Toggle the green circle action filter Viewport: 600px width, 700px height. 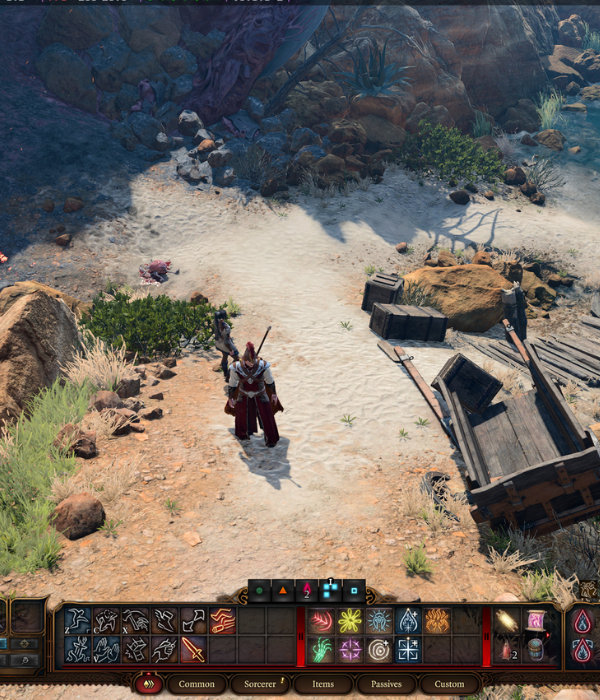(259, 590)
